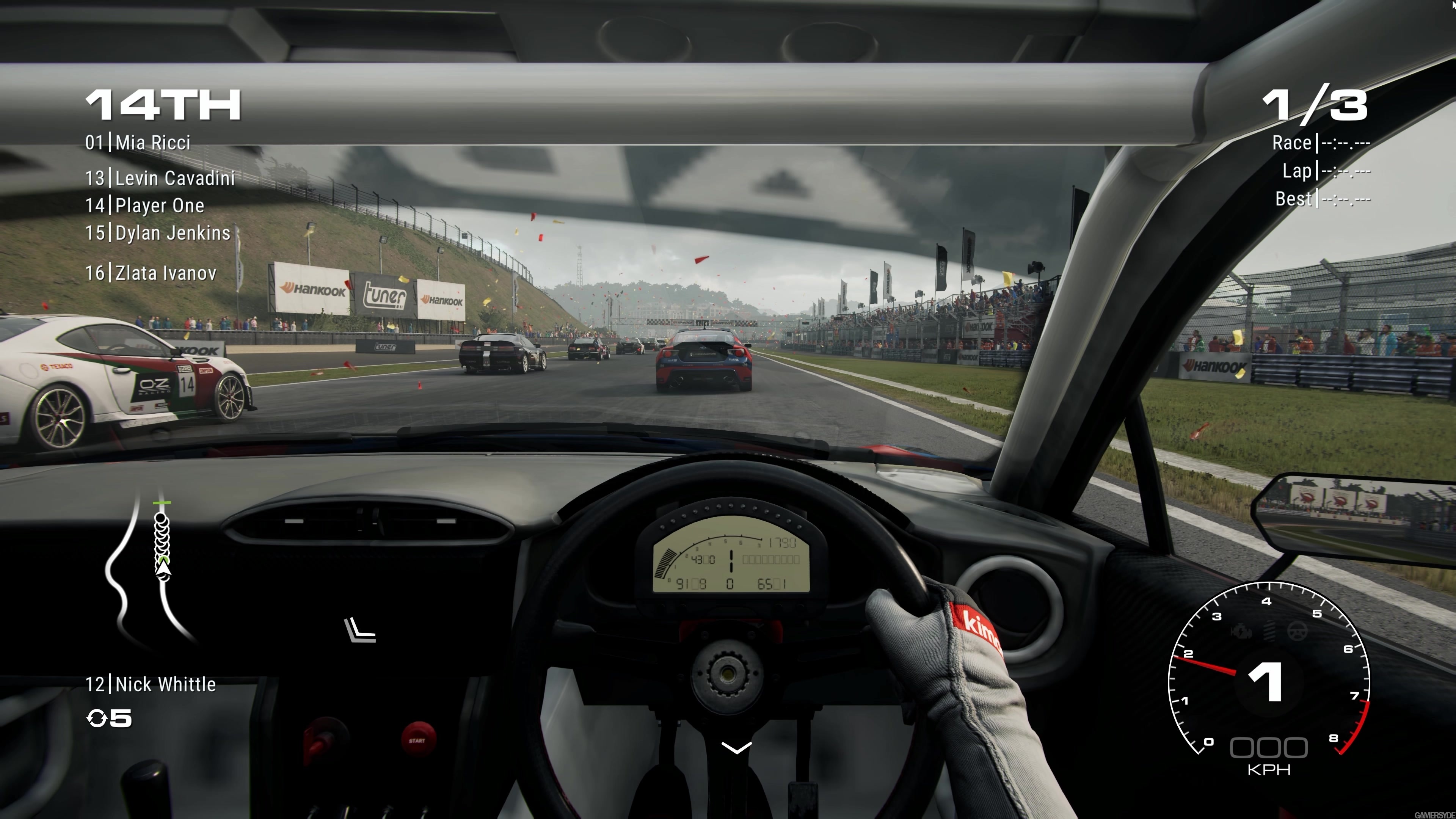This screenshot has height=819, width=1456.
Task: Expand the bottom center chevron arrow
Action: click(736, 748)
